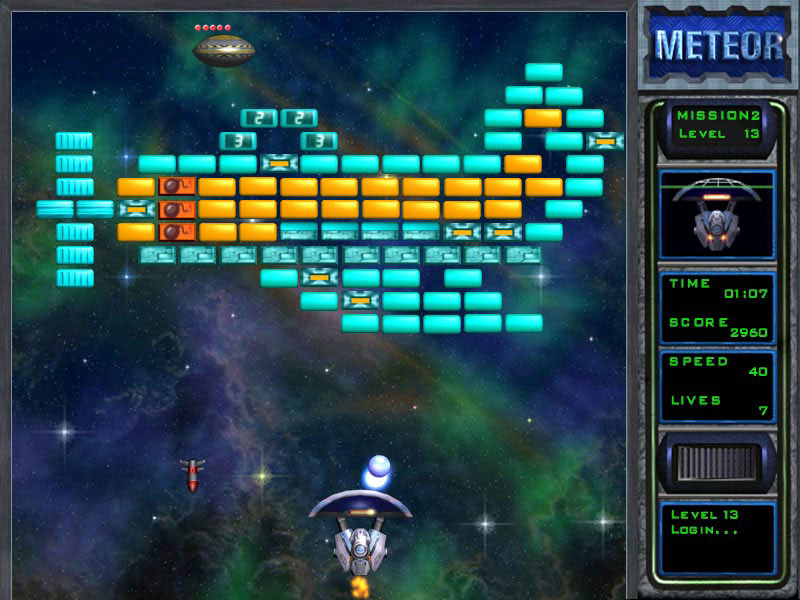Image resolution: width=800 pixels, height=600 pixels.
Task: Open the Level 13 login message console
Action: click(x=717, y=538)
